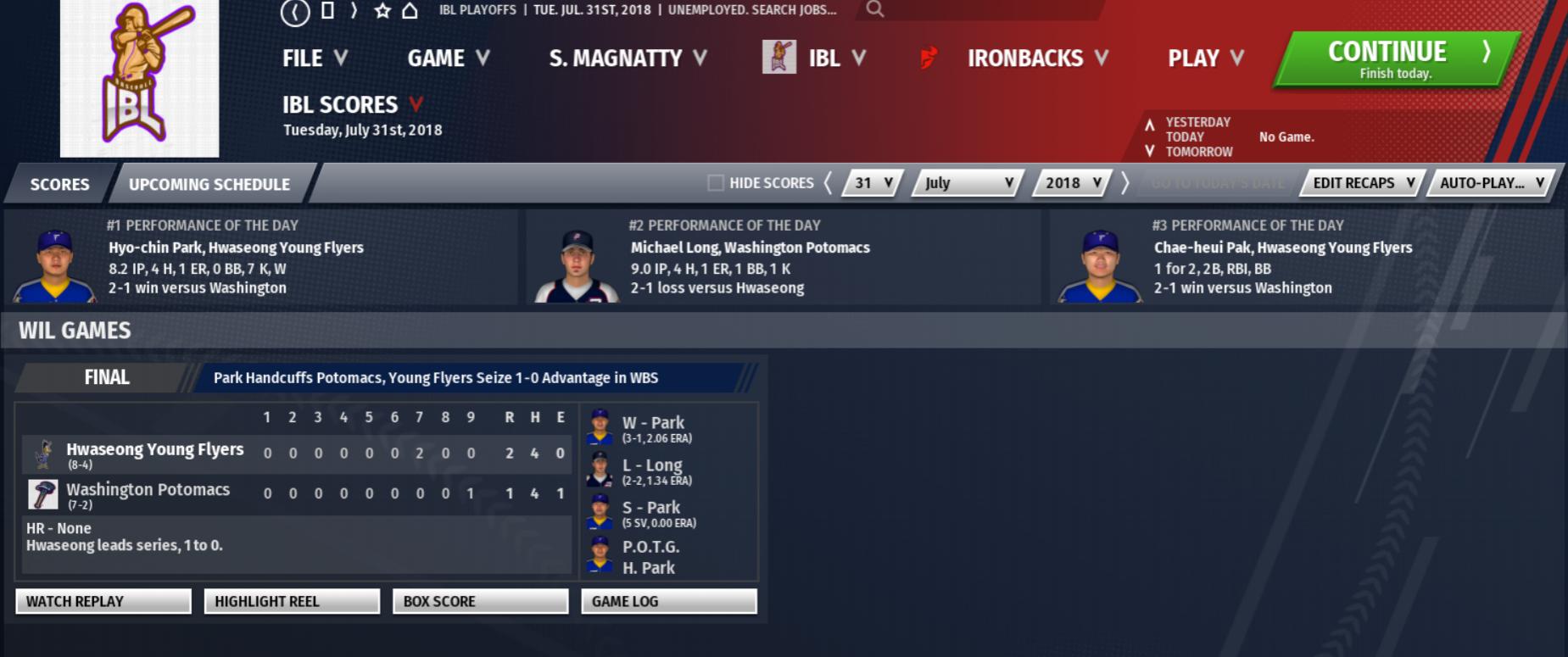The height and width of the screenshot is (657, 1568).
Task: Watch replay of the Hwaseong-Washington game
Action: [x=103, y=601]
